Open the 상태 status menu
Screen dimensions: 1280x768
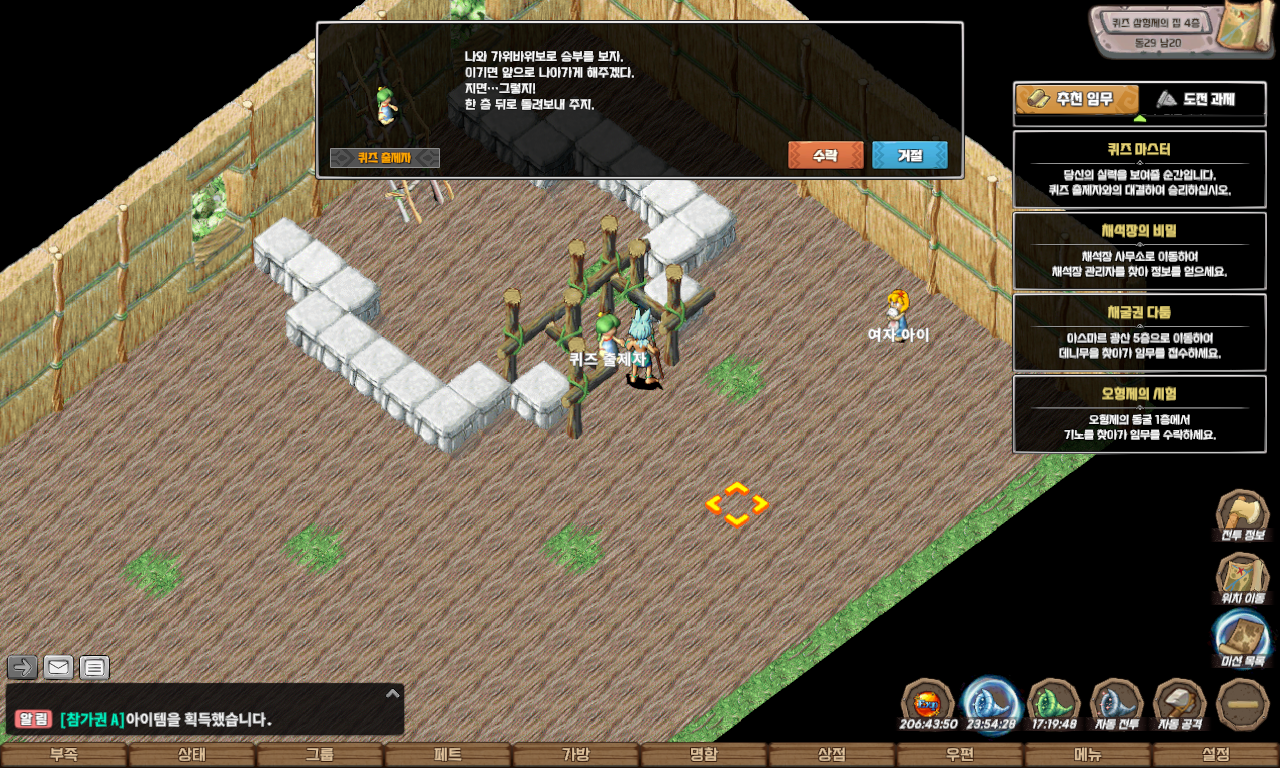tap(192, 755)
